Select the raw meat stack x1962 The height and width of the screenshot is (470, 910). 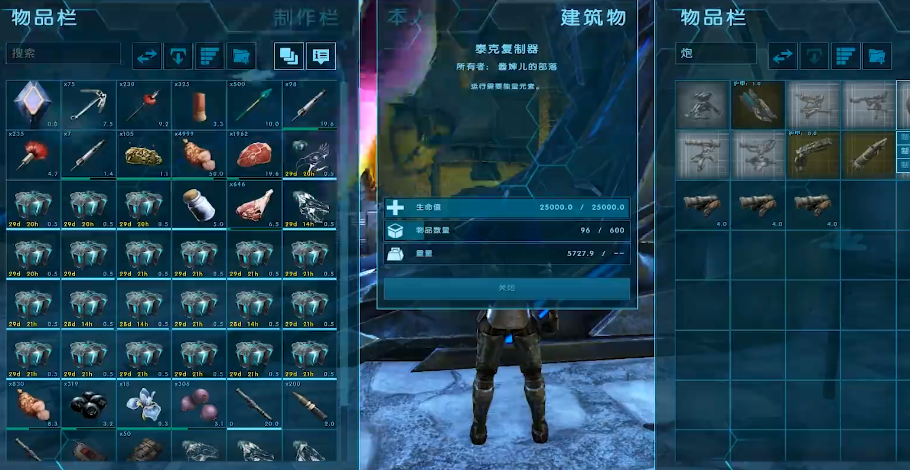(254, 154)
